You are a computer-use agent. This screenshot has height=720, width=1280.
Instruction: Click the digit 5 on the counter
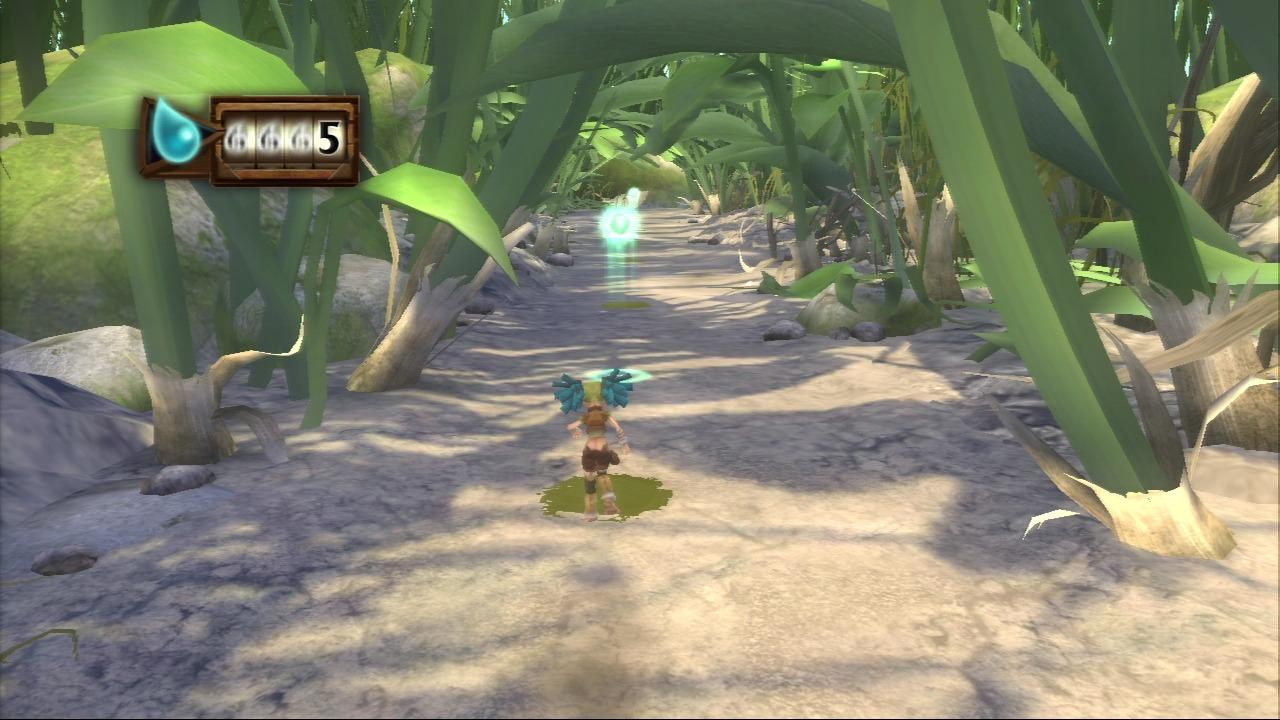327,139
